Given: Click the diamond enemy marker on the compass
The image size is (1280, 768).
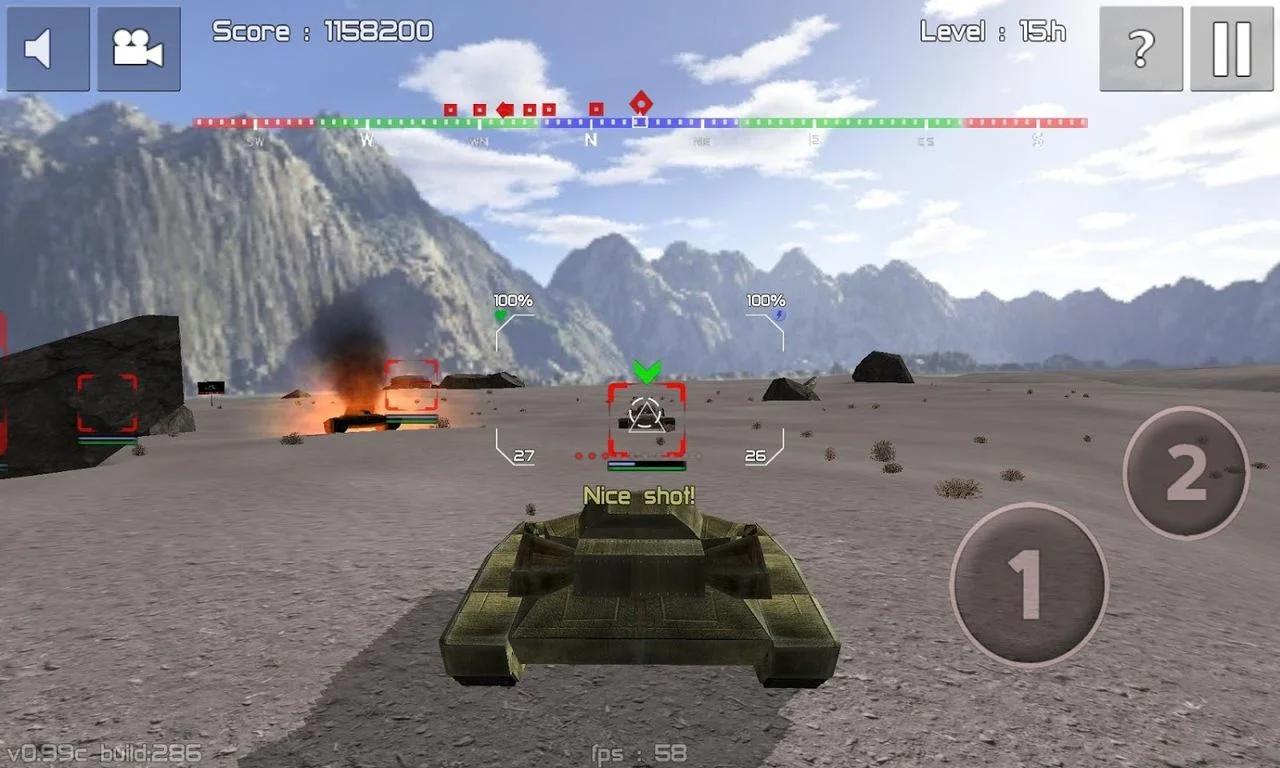Looking at the screenshot, I should pyautogui.click(x=641, y=103).
